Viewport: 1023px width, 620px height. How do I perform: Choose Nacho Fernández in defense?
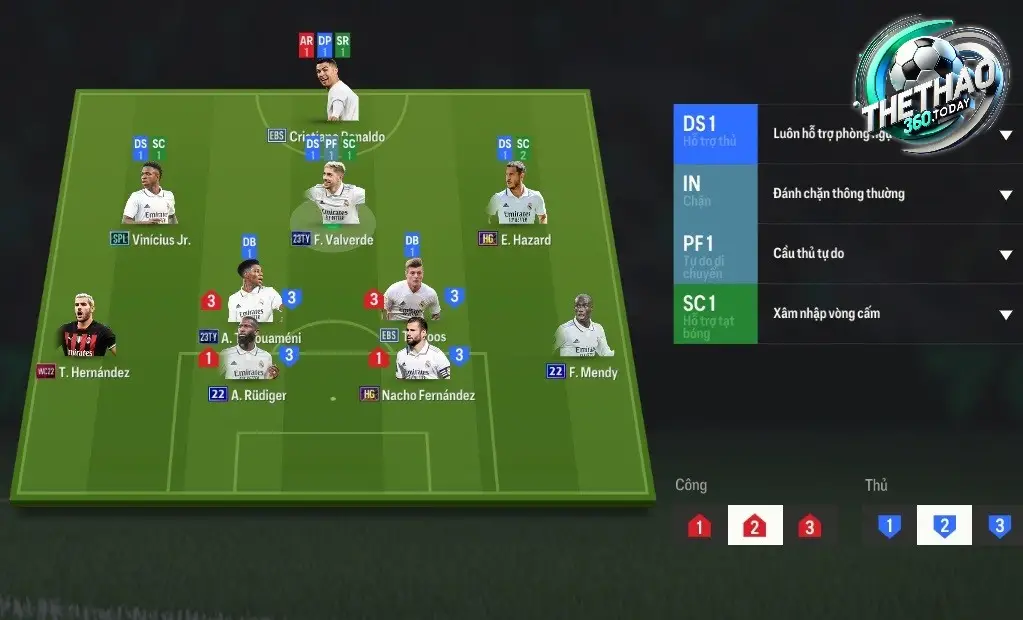422,355
